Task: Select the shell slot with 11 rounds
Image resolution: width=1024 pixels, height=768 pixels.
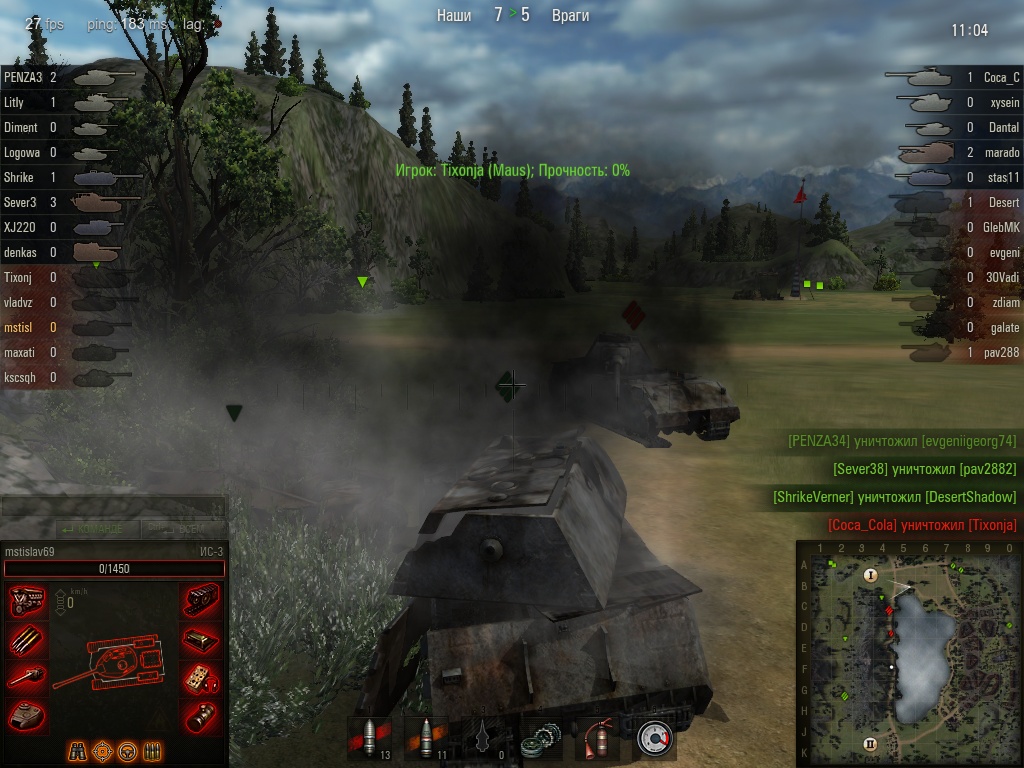Action: coord(425,739)
